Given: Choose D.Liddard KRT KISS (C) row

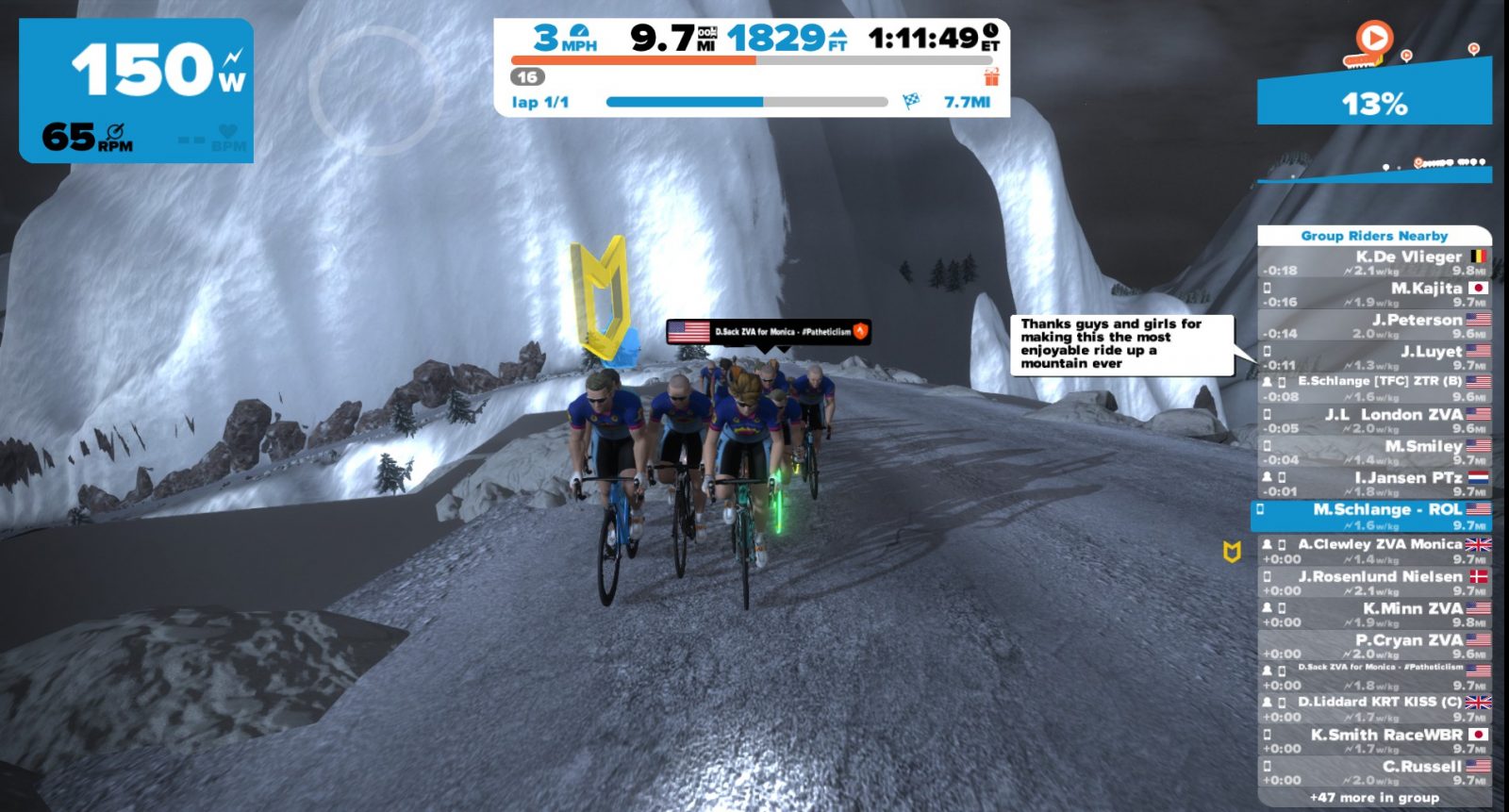Looking at the screenshot, I should click(1375, 708).
